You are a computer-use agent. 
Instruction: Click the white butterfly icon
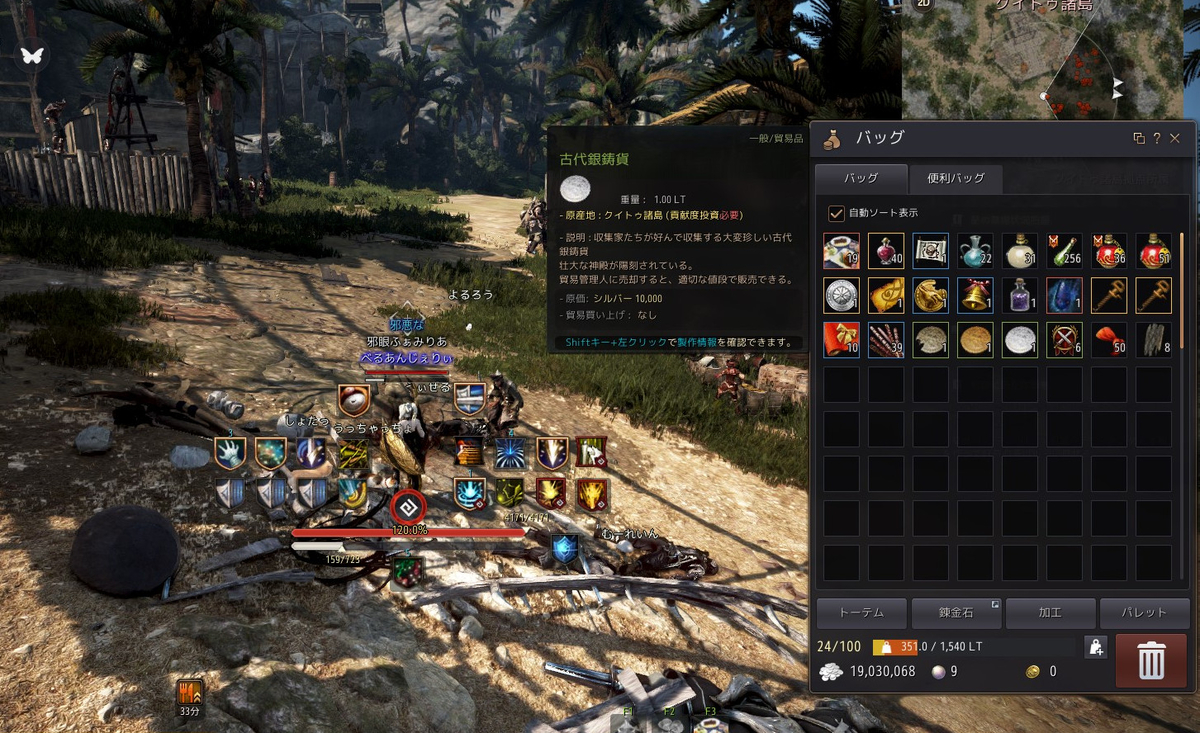[32, 56]
